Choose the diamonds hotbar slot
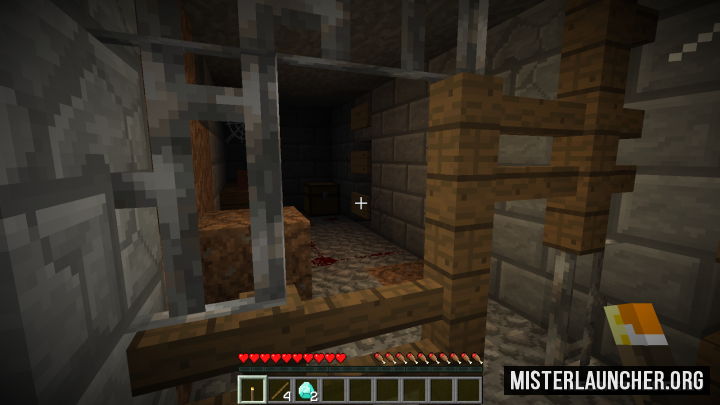 [306, 389]
